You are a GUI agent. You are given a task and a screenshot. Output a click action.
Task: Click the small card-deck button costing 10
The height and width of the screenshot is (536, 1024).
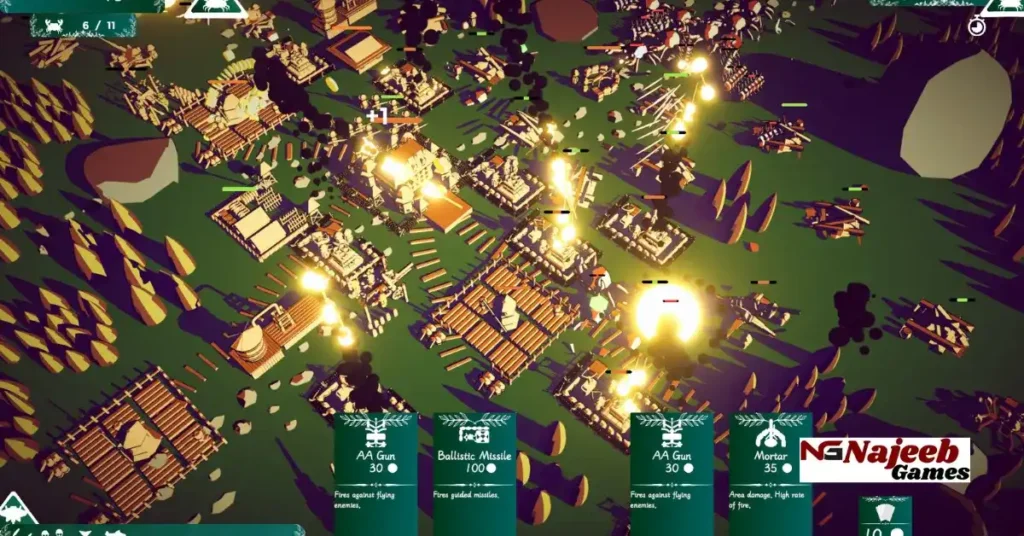click(884, 517)
